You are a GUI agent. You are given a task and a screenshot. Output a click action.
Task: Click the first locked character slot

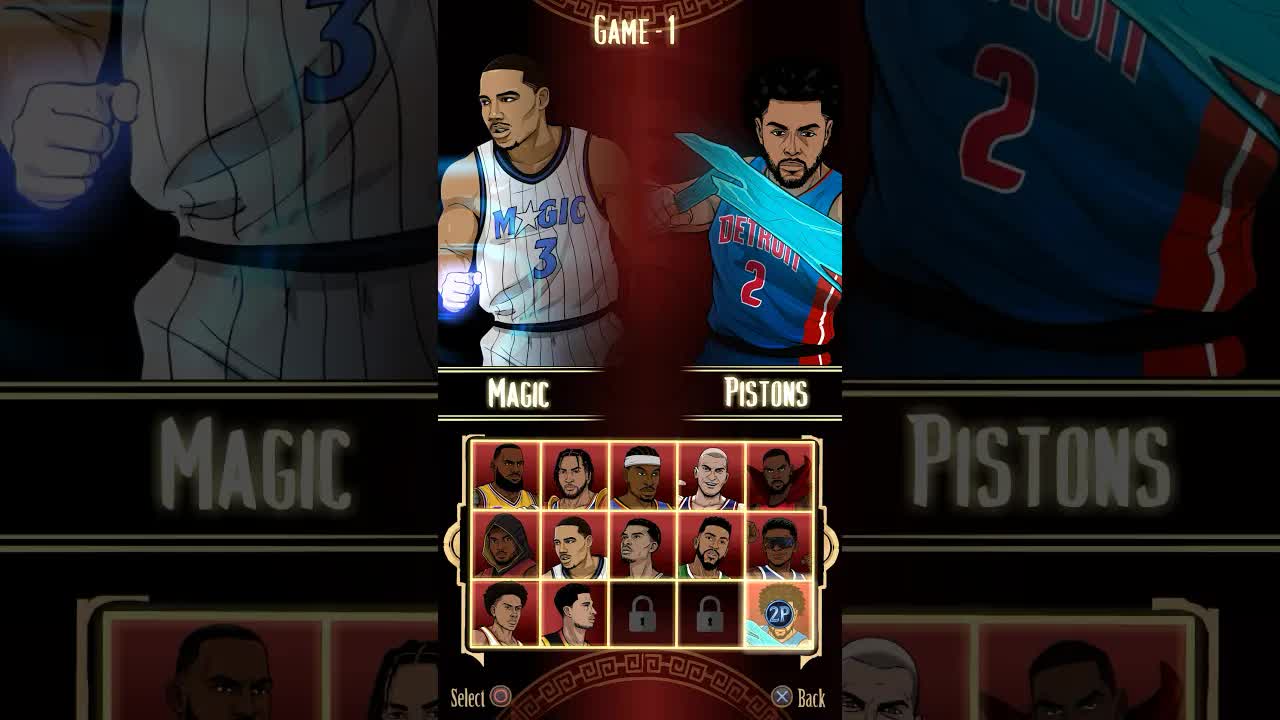click(x=639, y=614)
